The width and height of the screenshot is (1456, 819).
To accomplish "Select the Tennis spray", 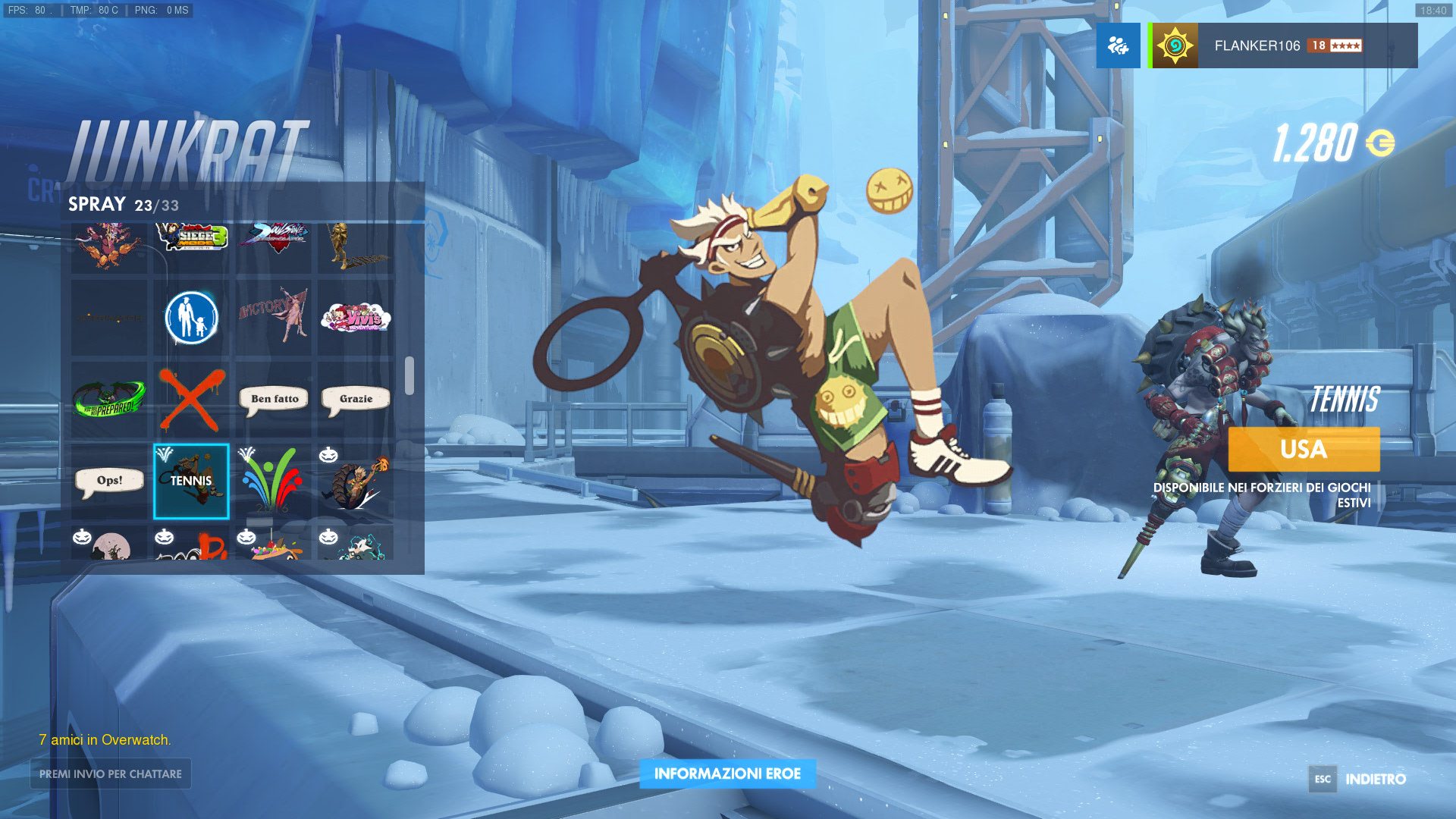I will (191, 481).
